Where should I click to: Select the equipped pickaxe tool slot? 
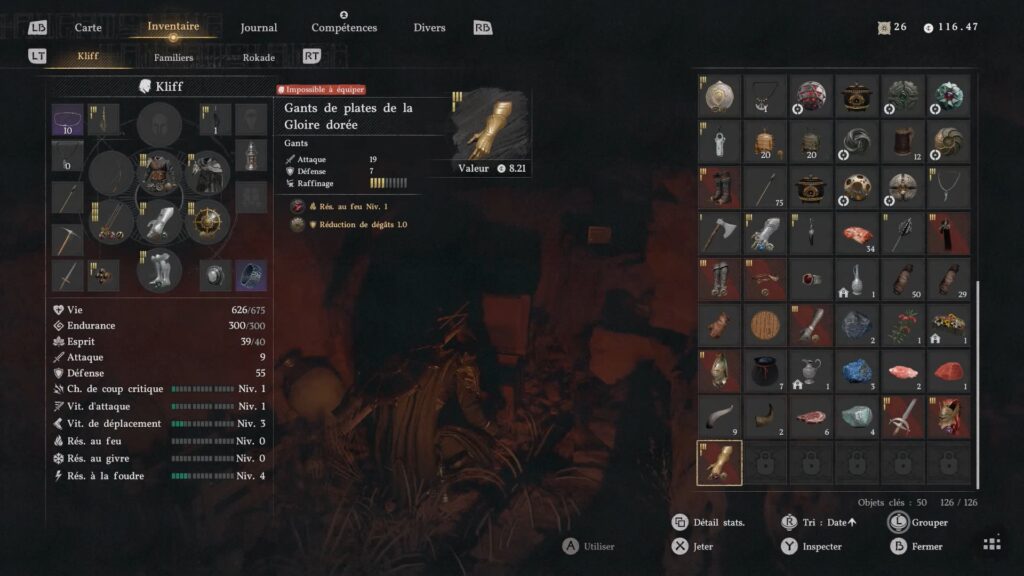coord(67,240)
